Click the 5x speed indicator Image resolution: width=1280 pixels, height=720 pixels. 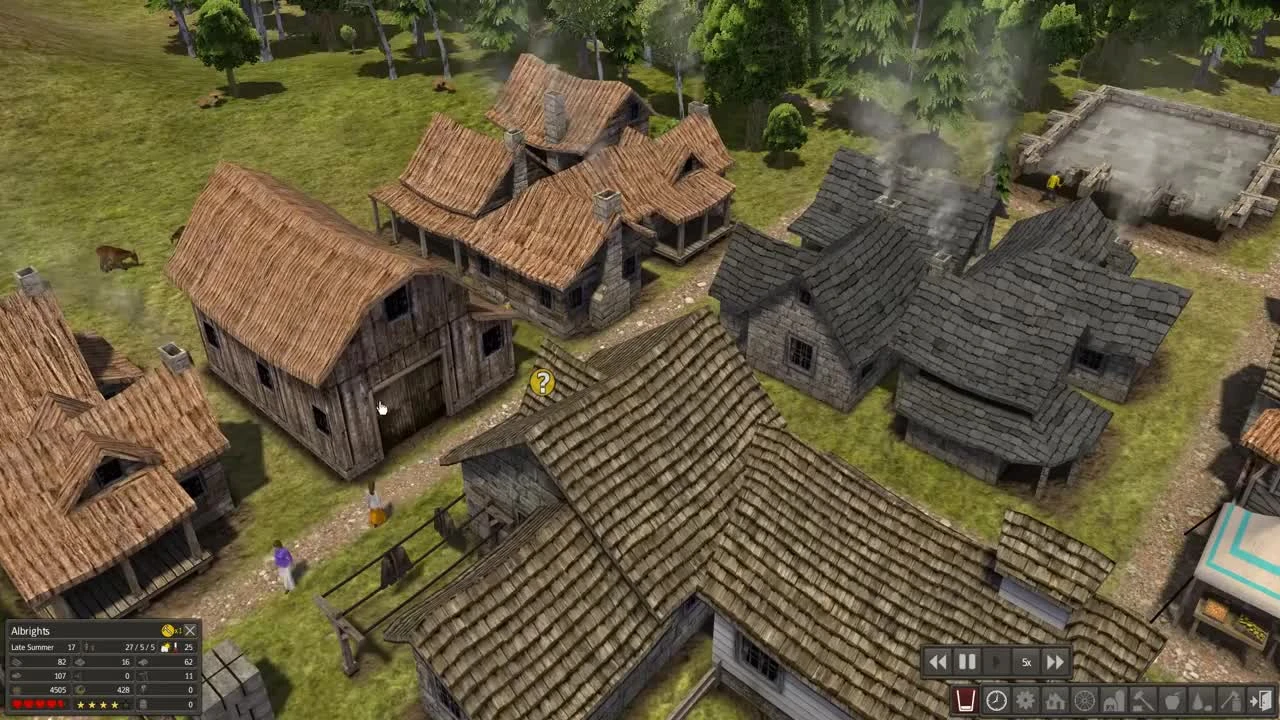click(x=1024, y=661)
